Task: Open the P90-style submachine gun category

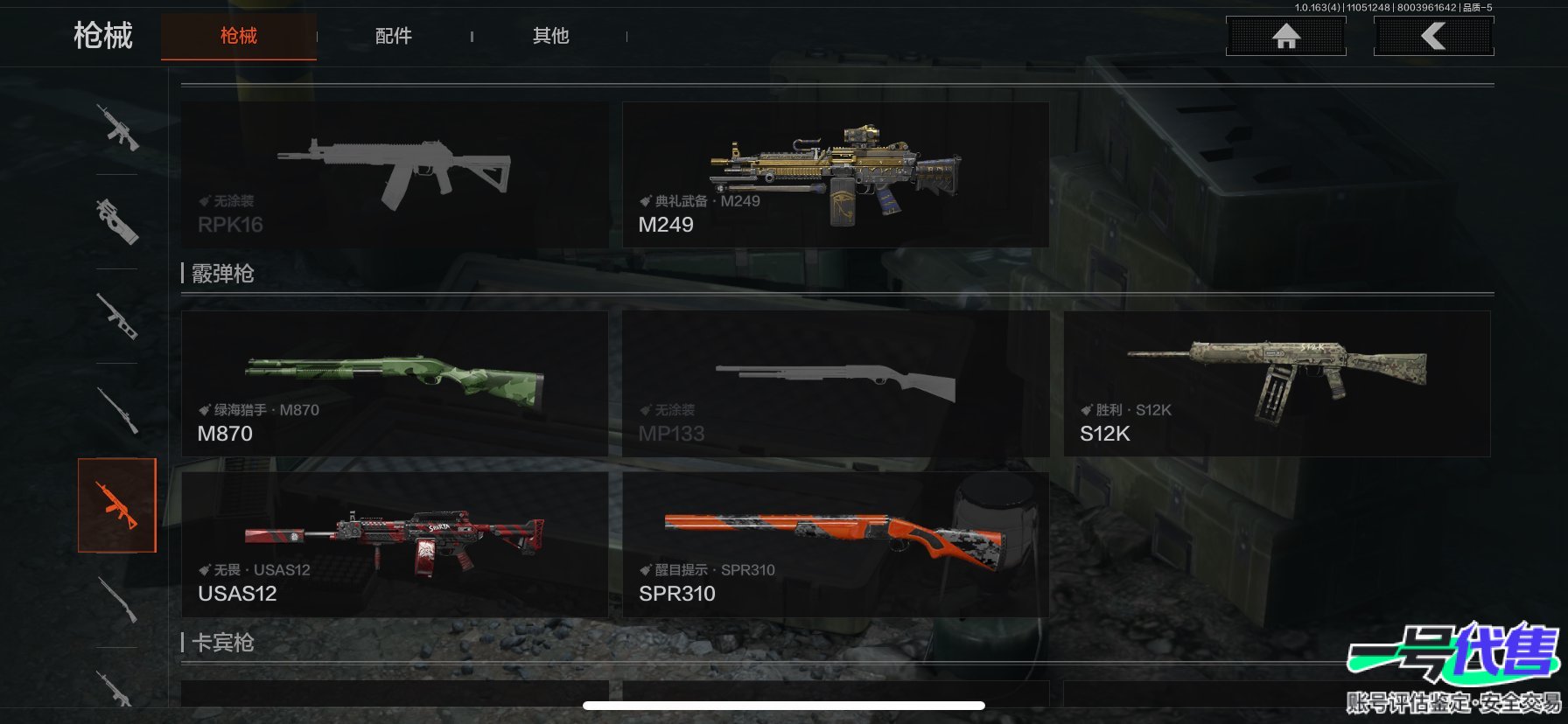Action: (117, 221)
